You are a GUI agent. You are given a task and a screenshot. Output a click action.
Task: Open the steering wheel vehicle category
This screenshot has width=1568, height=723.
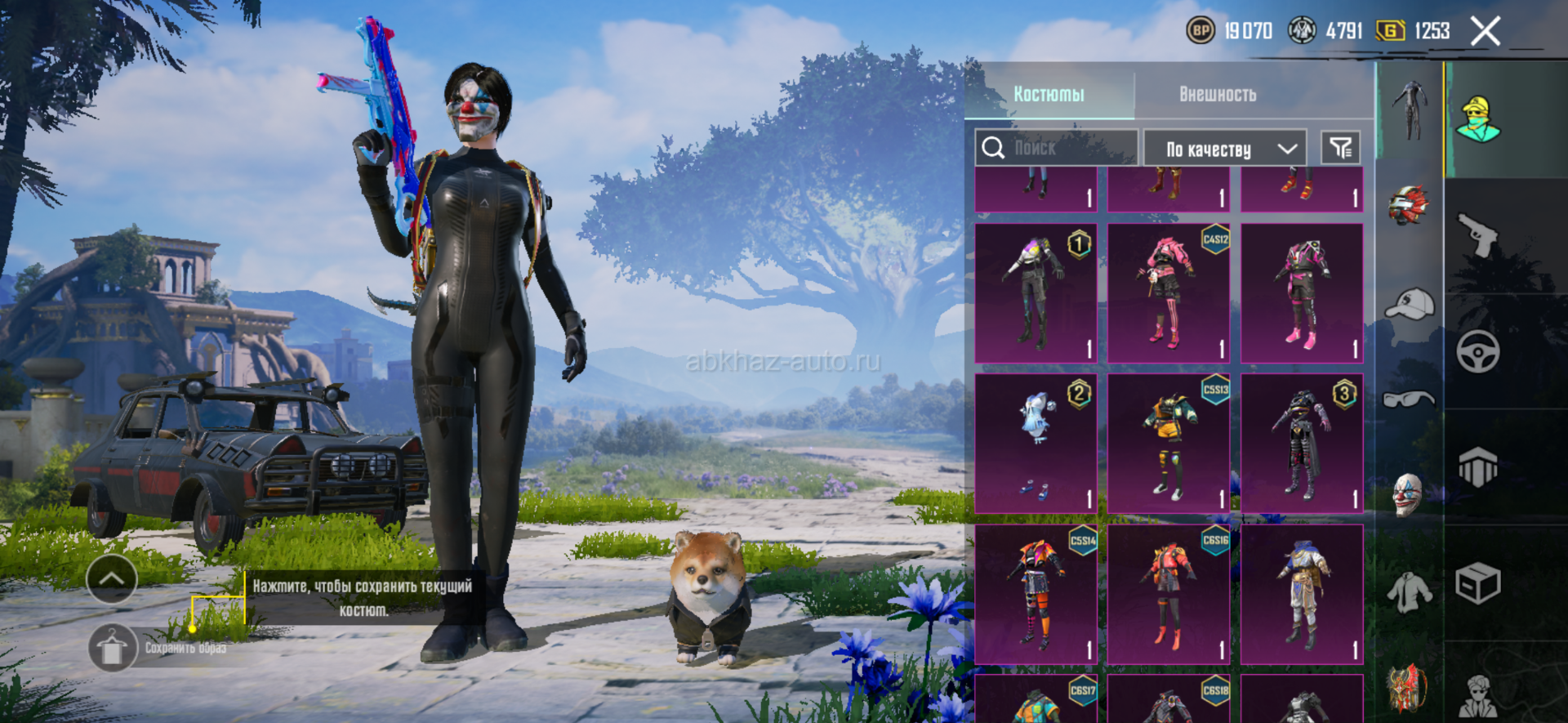(1477, 352)
